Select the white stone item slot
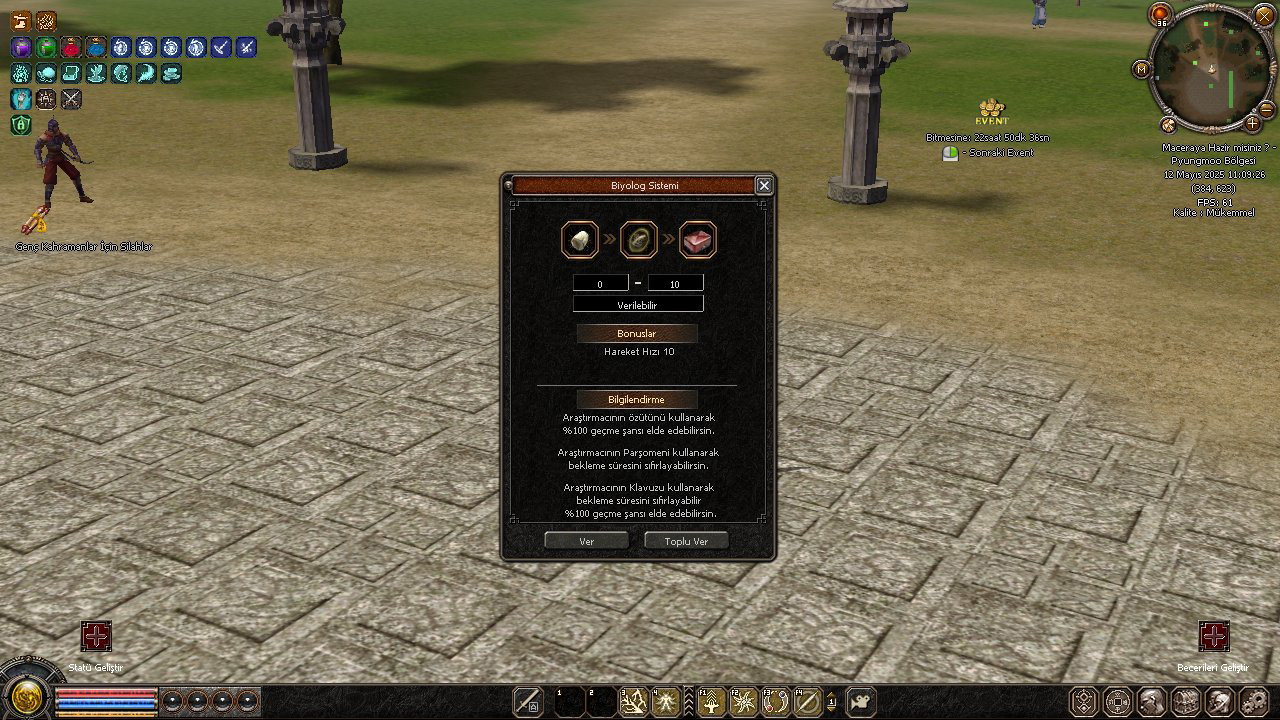This screenshot has width=1280, height=720. point(580,240)
